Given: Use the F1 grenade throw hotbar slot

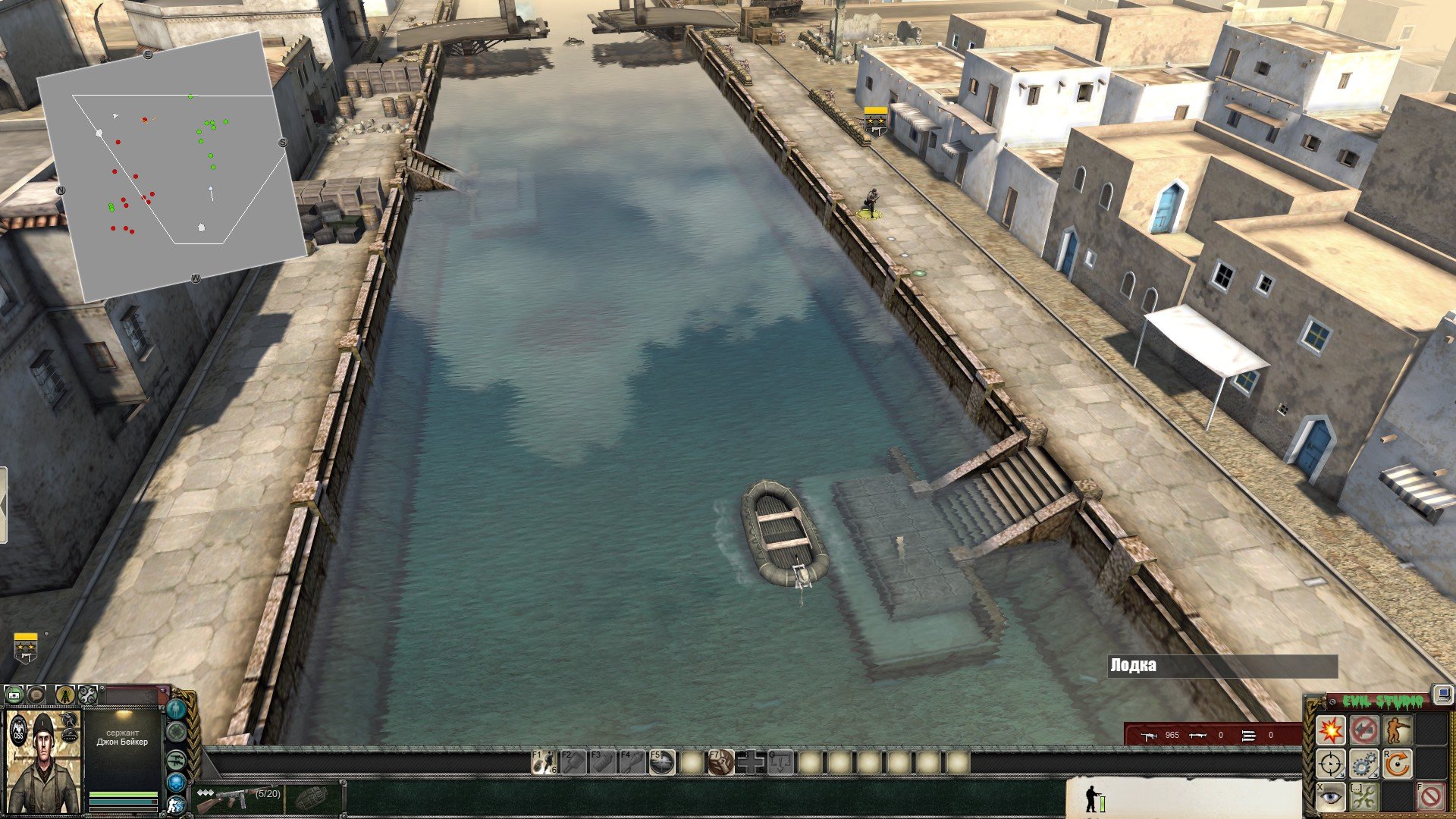Looking at the screenshot, I should click(544, 762).
